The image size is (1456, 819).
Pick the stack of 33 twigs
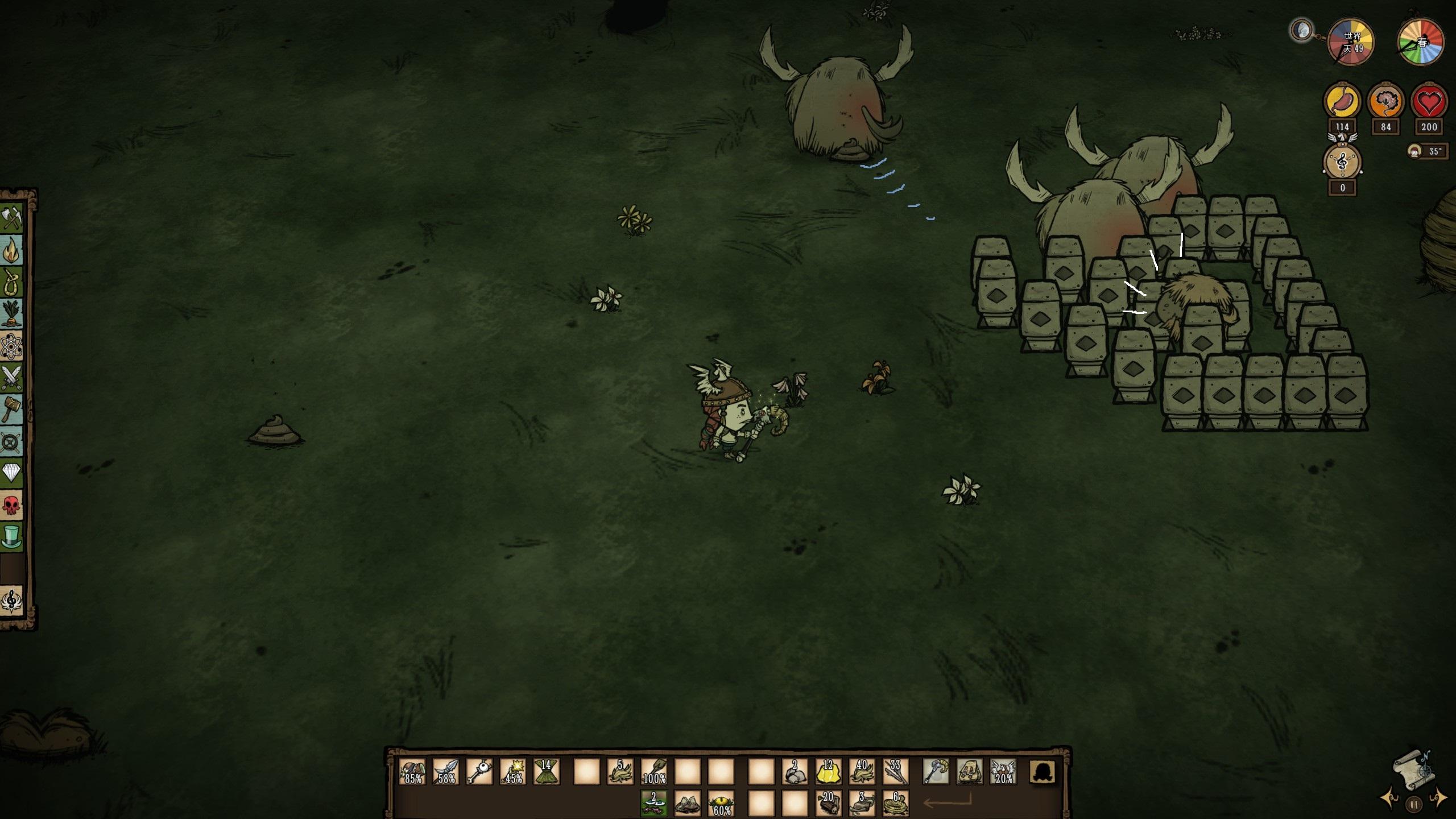(x=895, y=772)
